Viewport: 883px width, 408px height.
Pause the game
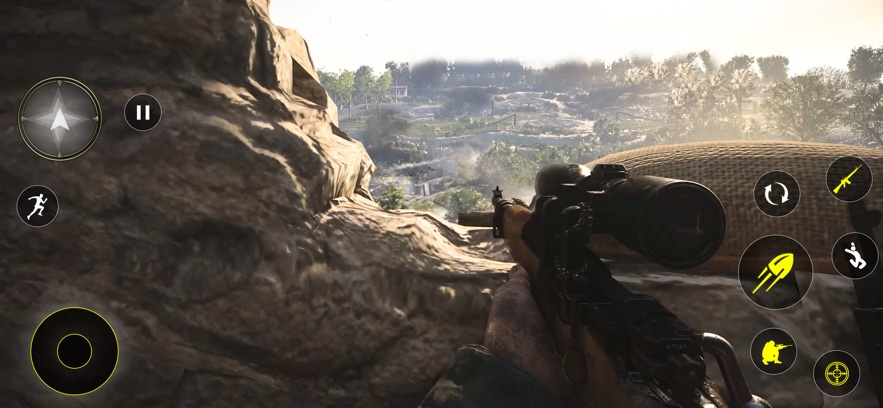point(143,112)
